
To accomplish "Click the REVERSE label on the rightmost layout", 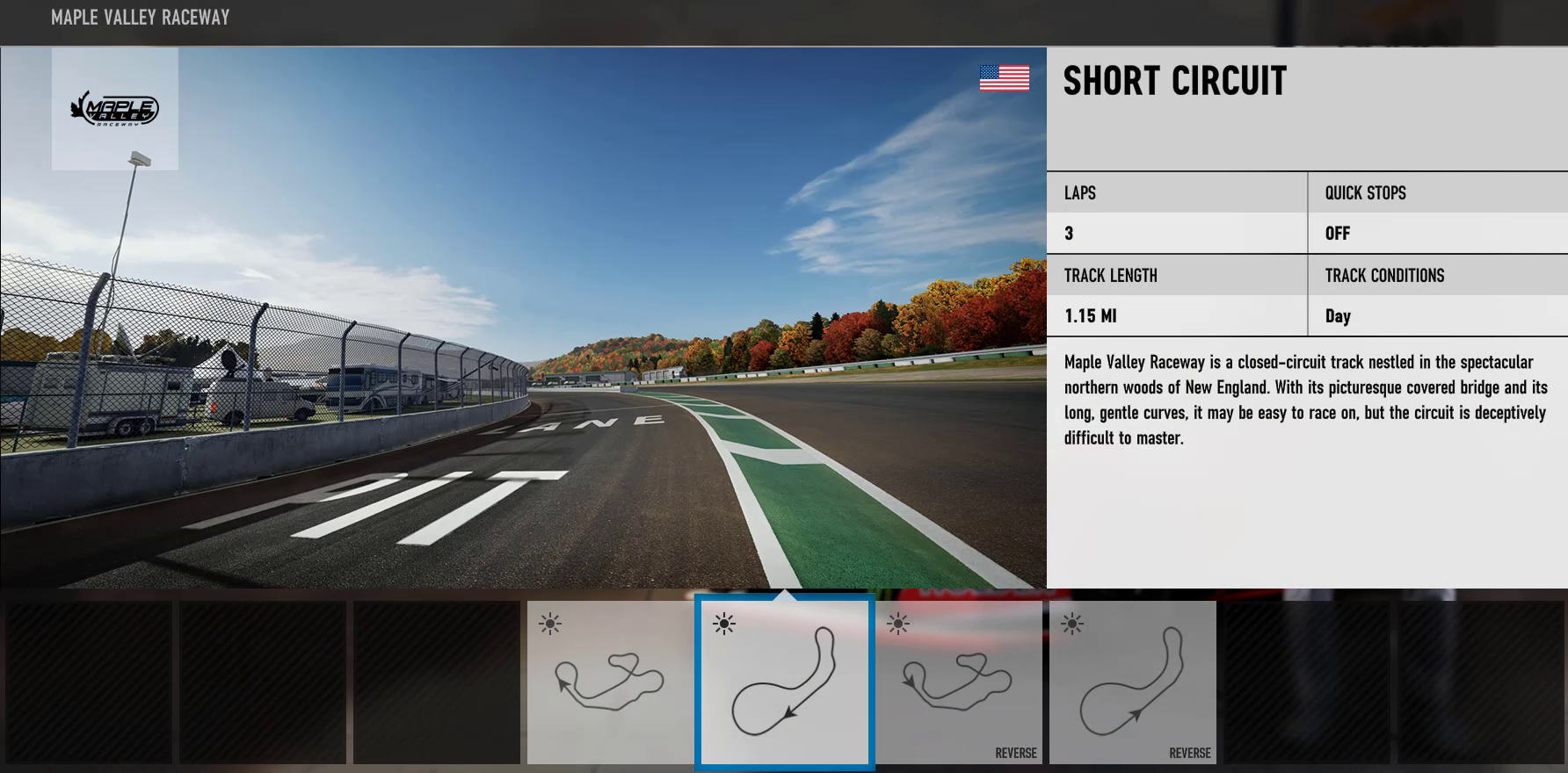I will coord(1189,753).
